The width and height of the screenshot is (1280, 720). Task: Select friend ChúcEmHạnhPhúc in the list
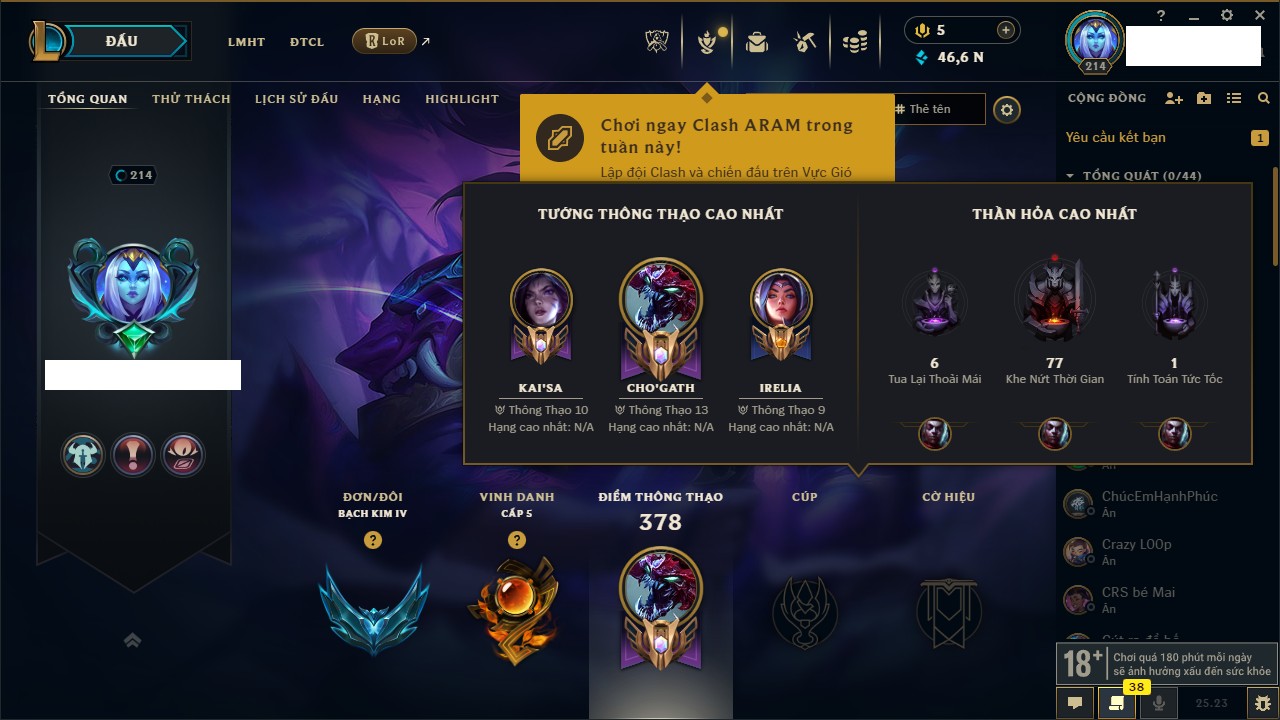[x=1145, y=497]
